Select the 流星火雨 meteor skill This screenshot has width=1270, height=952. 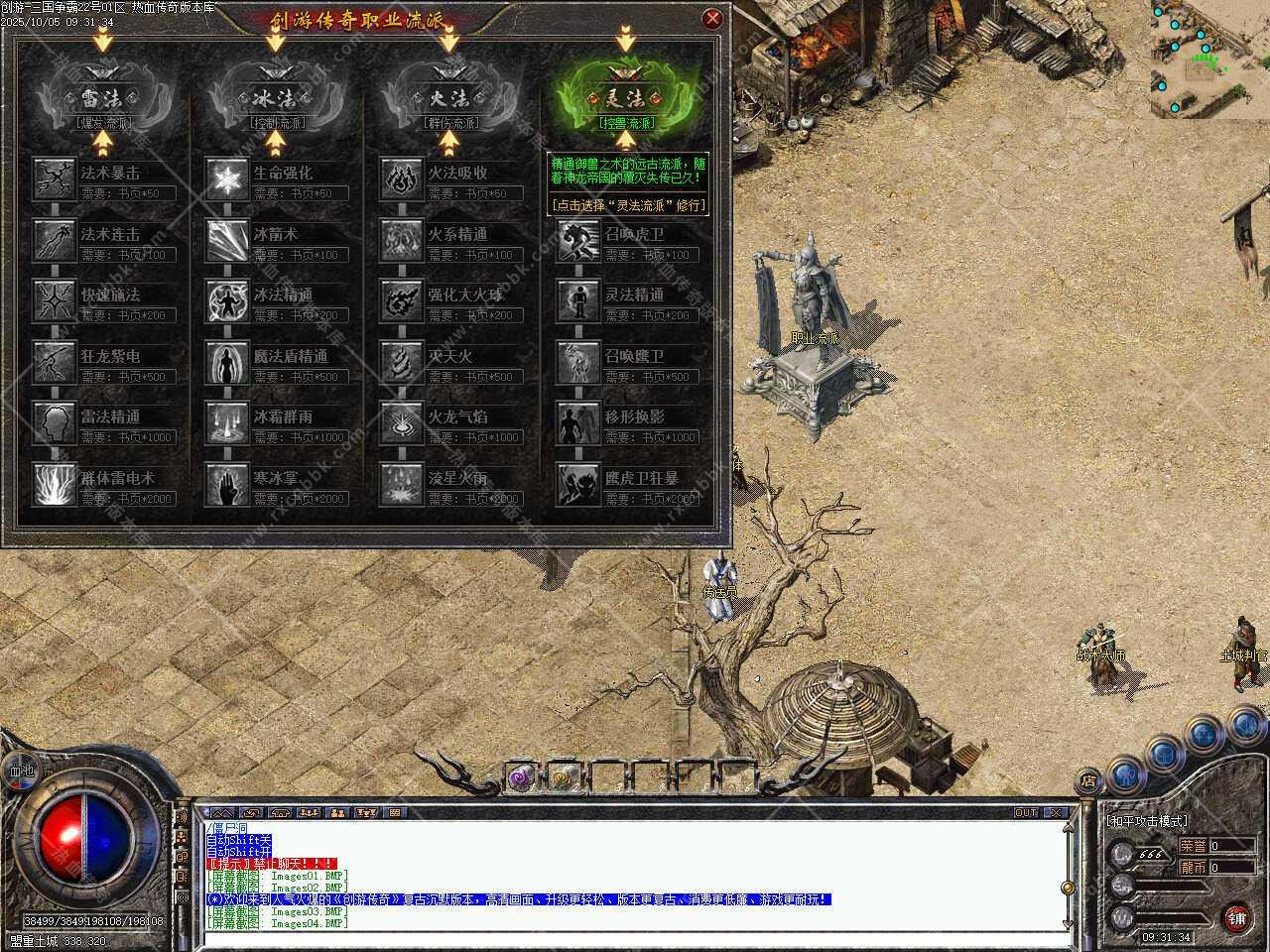[x=400, y=484]
